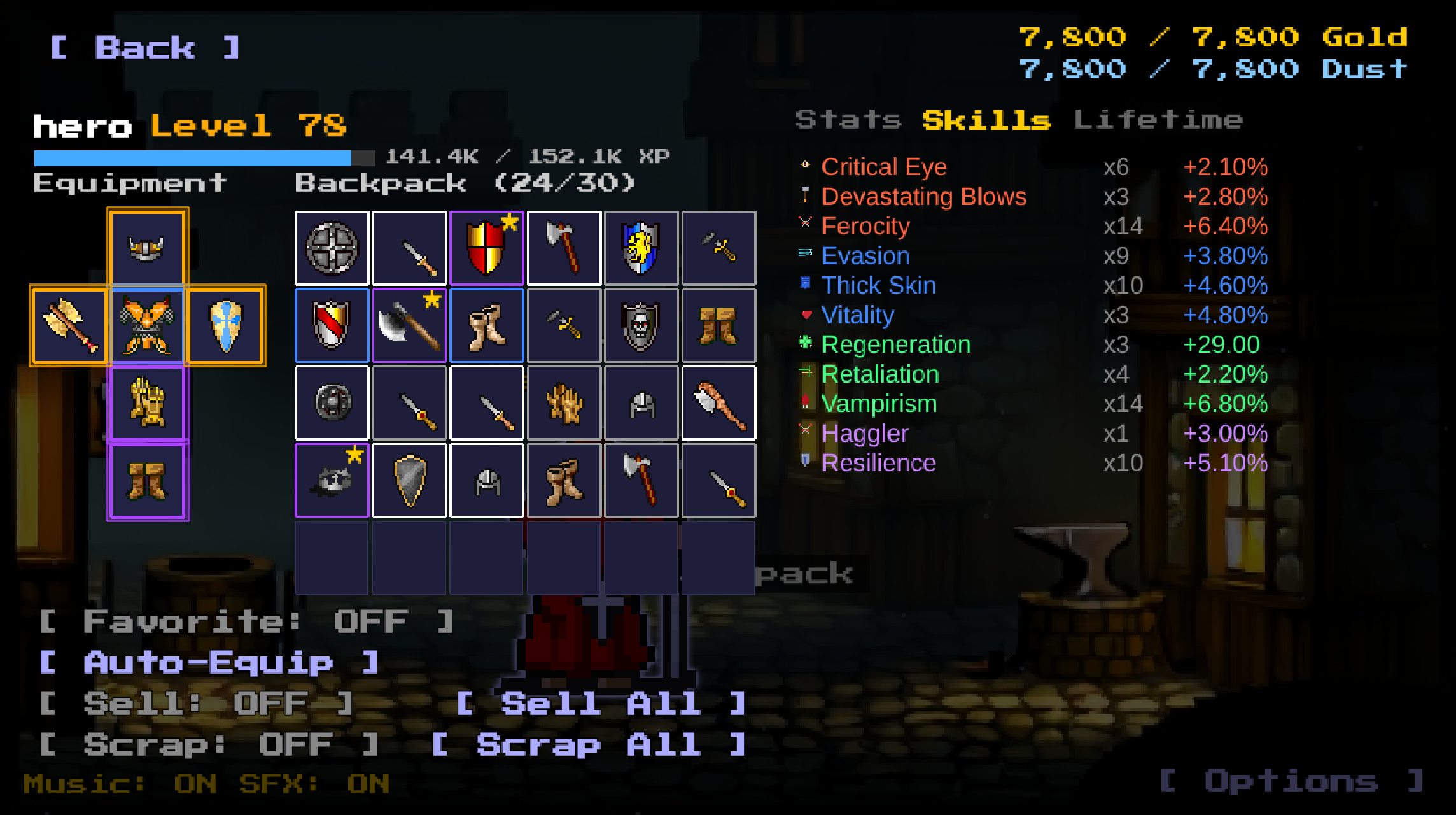This screenshot has width=1456, height=815.
Task: Click the Vampirism skill icon
Action: pos(804,404)
